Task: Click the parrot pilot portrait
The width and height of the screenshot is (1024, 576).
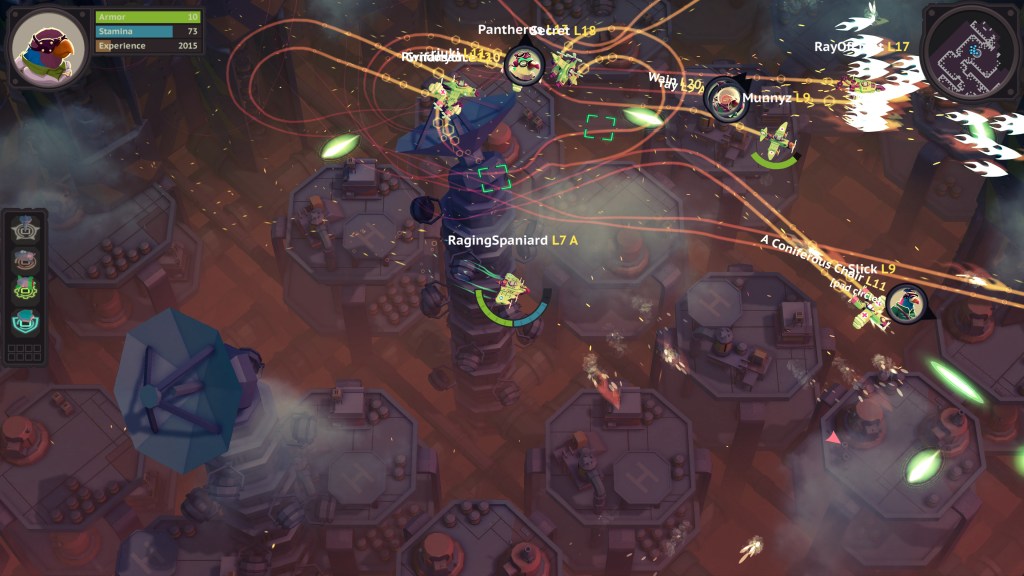Action: coord(47,47)
